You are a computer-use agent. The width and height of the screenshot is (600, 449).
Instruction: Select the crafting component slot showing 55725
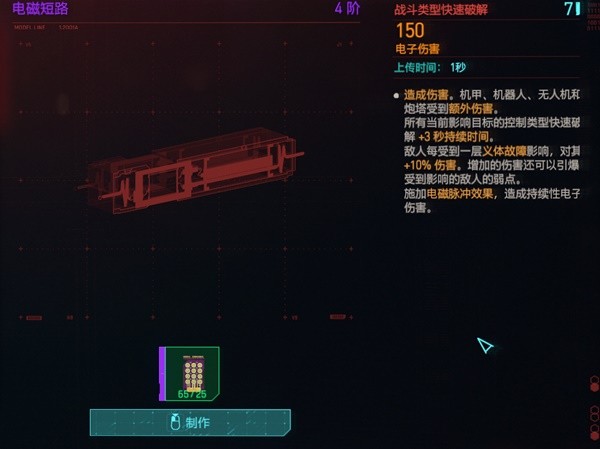[x=190, y=374]
